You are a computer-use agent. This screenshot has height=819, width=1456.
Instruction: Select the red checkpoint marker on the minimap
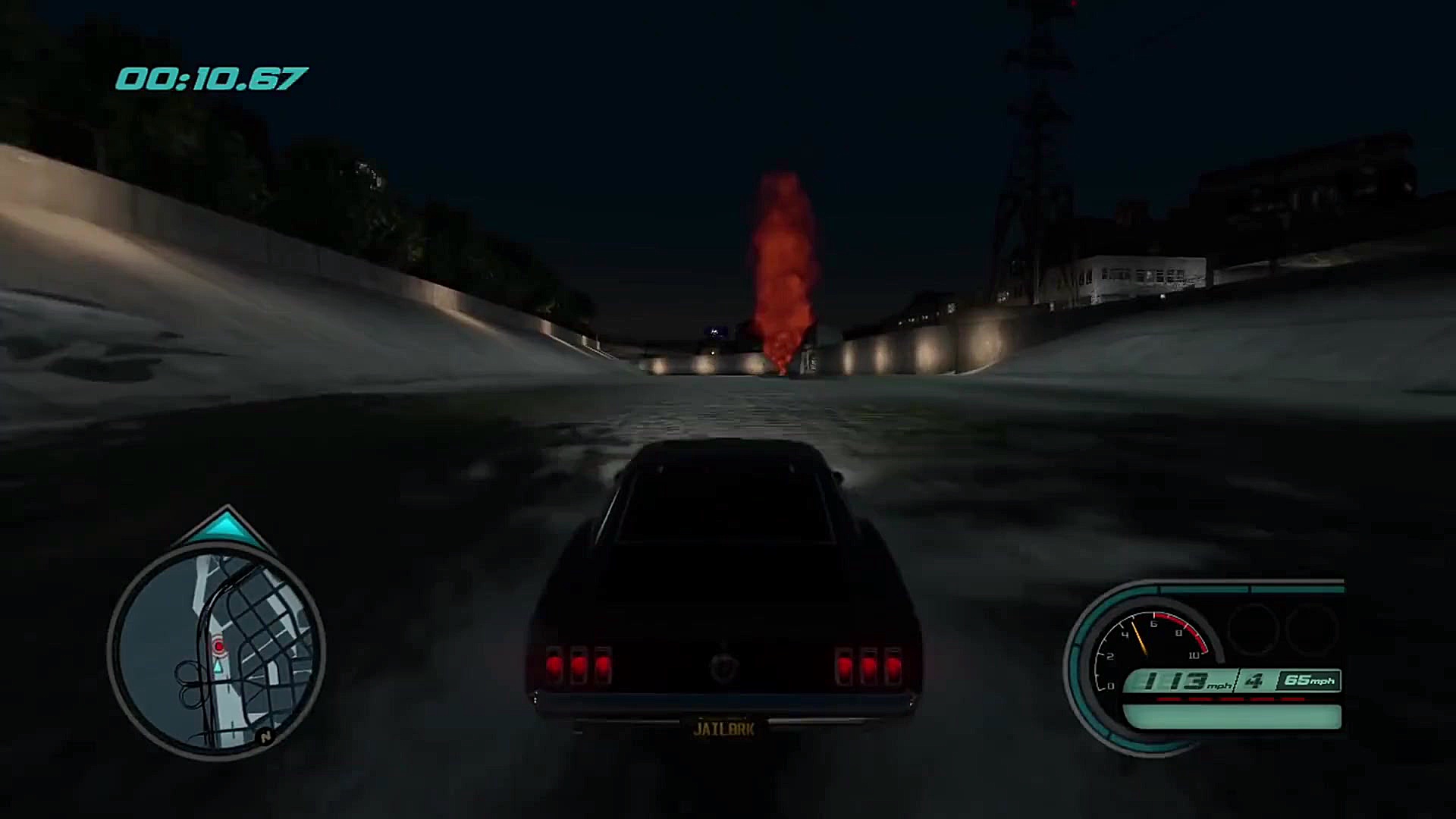pos(218,646)
